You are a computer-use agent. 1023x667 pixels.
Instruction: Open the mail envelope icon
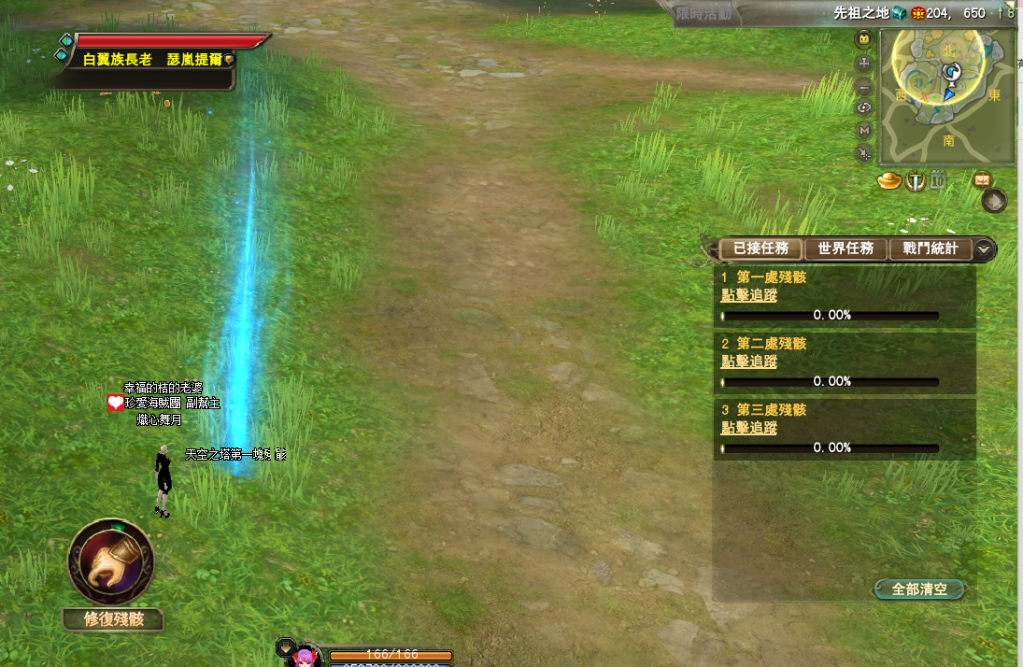(x=982, y=180)
